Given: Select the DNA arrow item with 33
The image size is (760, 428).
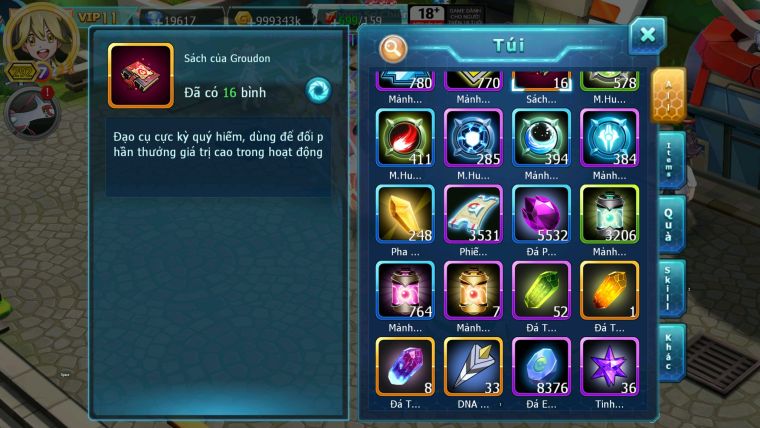Looking at the screenshot, I should 473,365.
